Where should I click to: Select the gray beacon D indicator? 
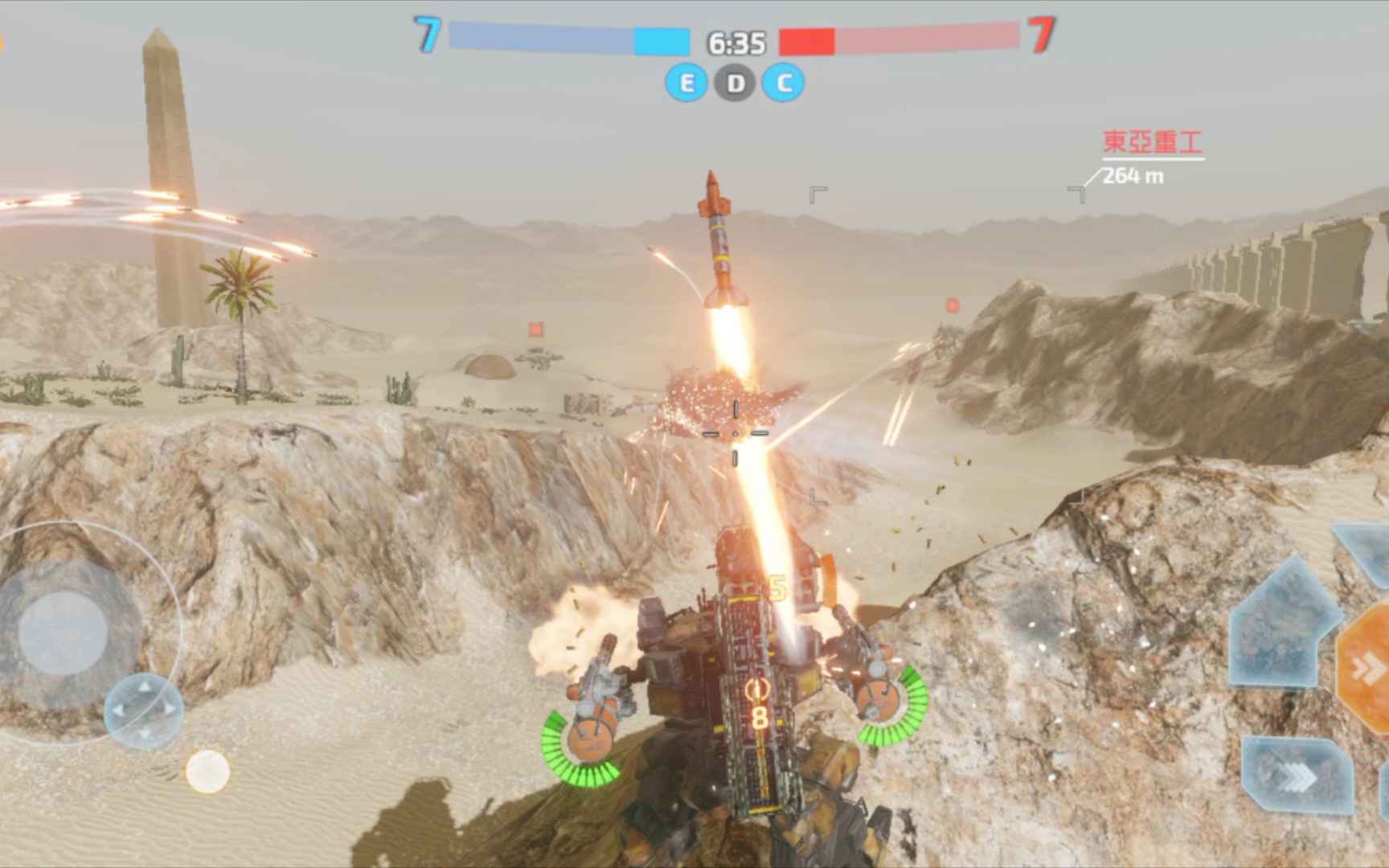[735, 83]
